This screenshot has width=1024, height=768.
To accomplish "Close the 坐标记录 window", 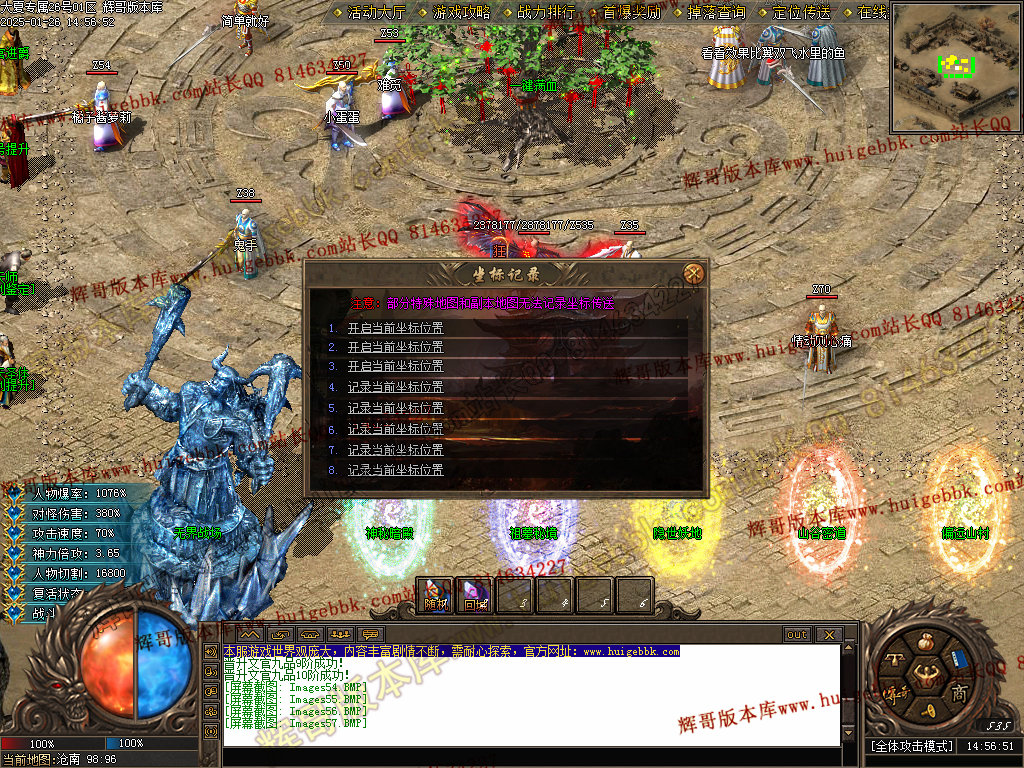I will point(694,273).
